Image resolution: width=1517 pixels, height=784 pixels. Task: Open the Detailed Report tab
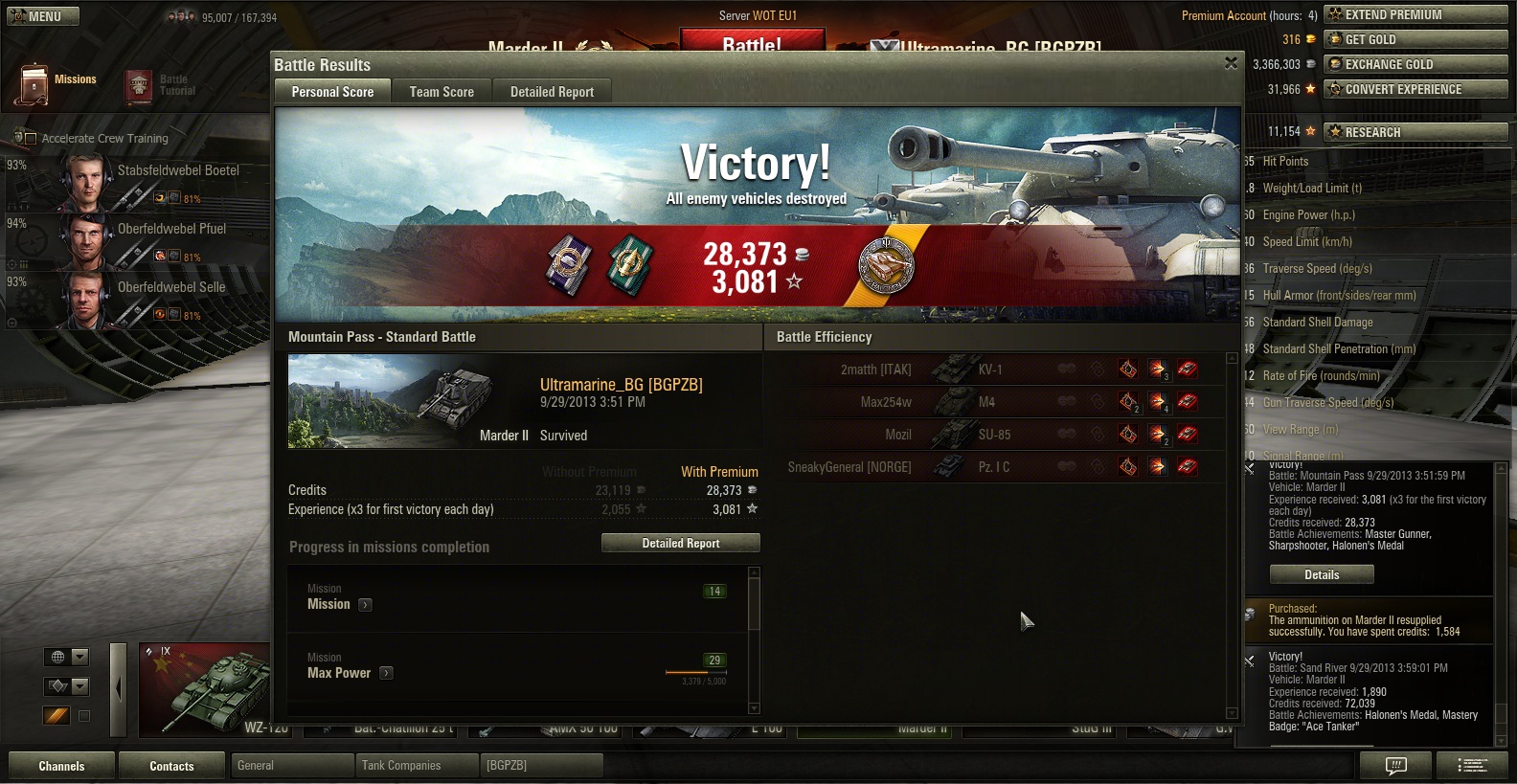tap(552, 92)
